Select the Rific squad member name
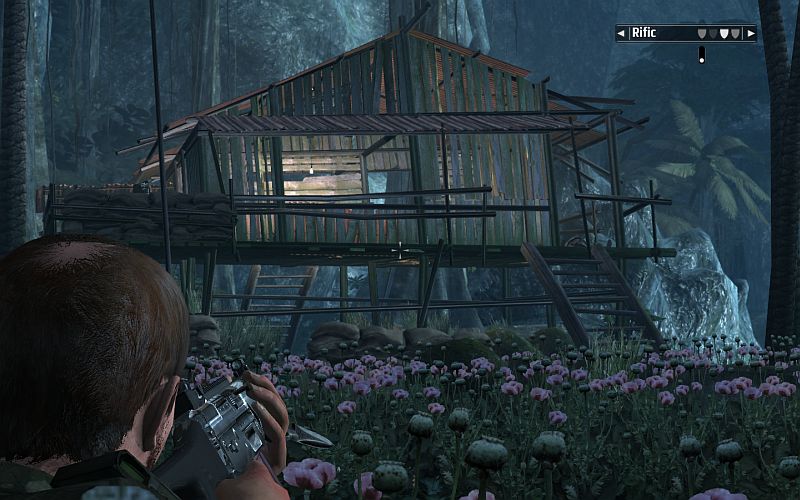Screen dimensions: 800x500 (645, 33)
